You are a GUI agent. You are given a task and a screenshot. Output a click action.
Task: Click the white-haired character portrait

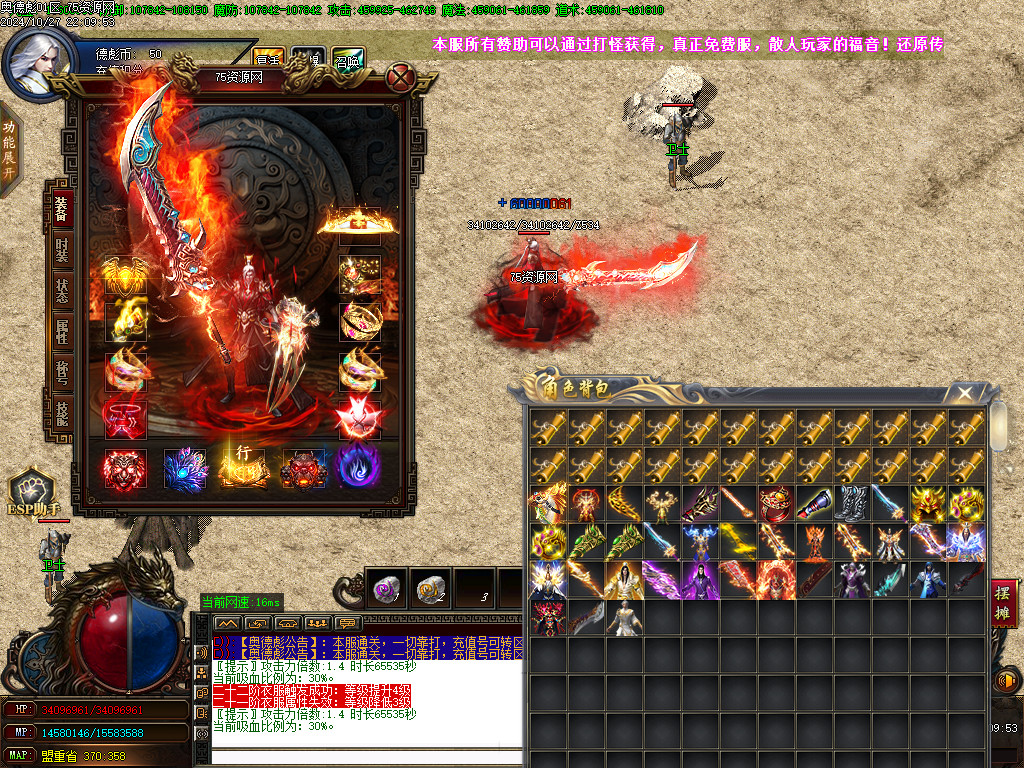coord(38,60)
